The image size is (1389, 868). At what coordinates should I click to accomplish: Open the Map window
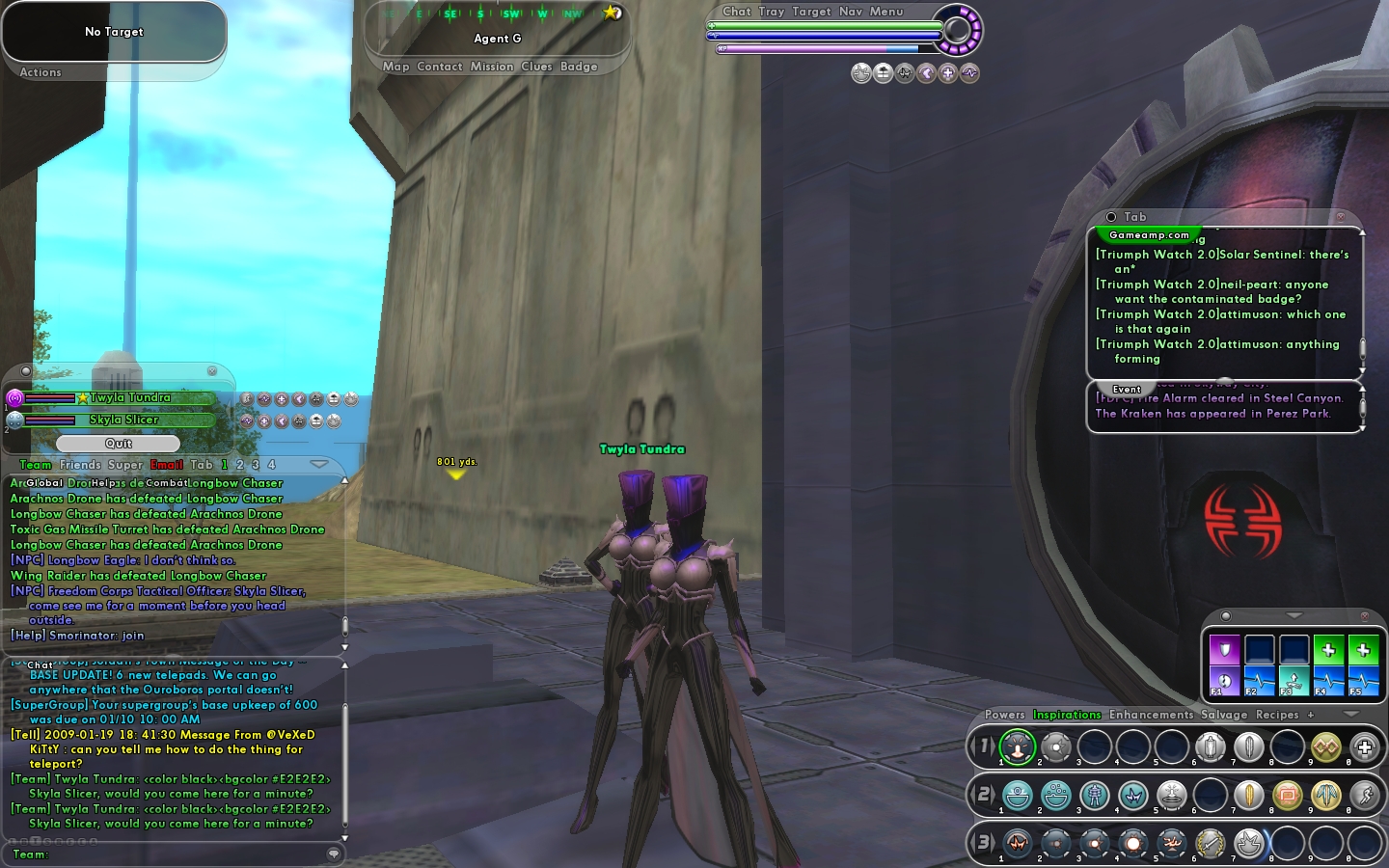[395, 67]
